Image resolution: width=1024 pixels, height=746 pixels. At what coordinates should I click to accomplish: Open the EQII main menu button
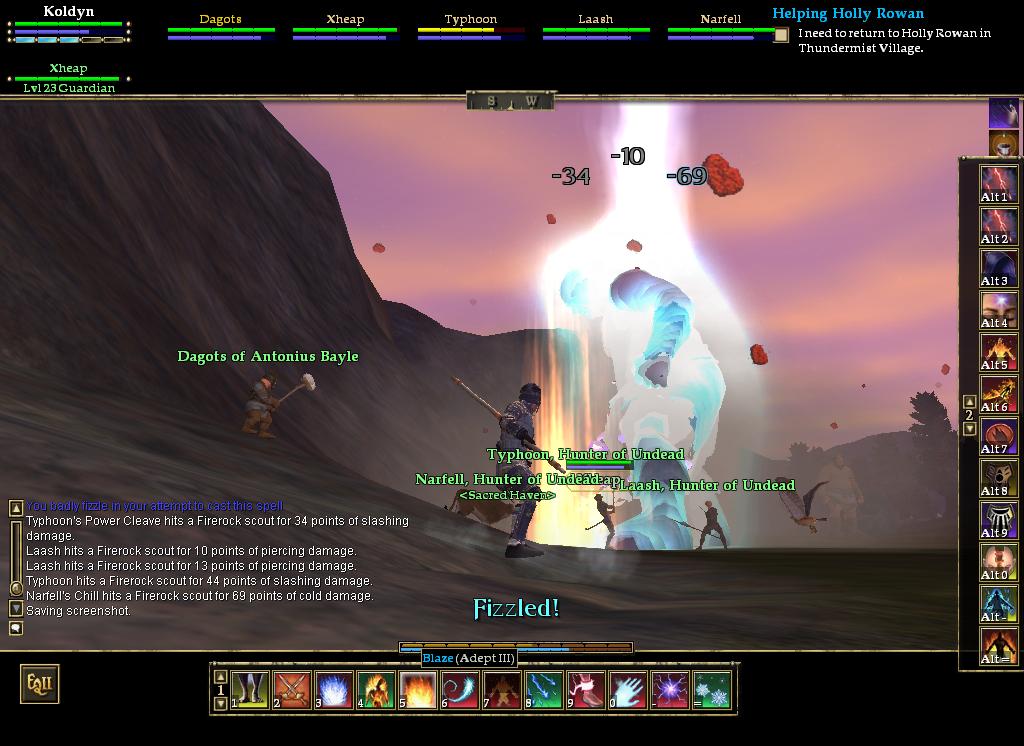39,684
